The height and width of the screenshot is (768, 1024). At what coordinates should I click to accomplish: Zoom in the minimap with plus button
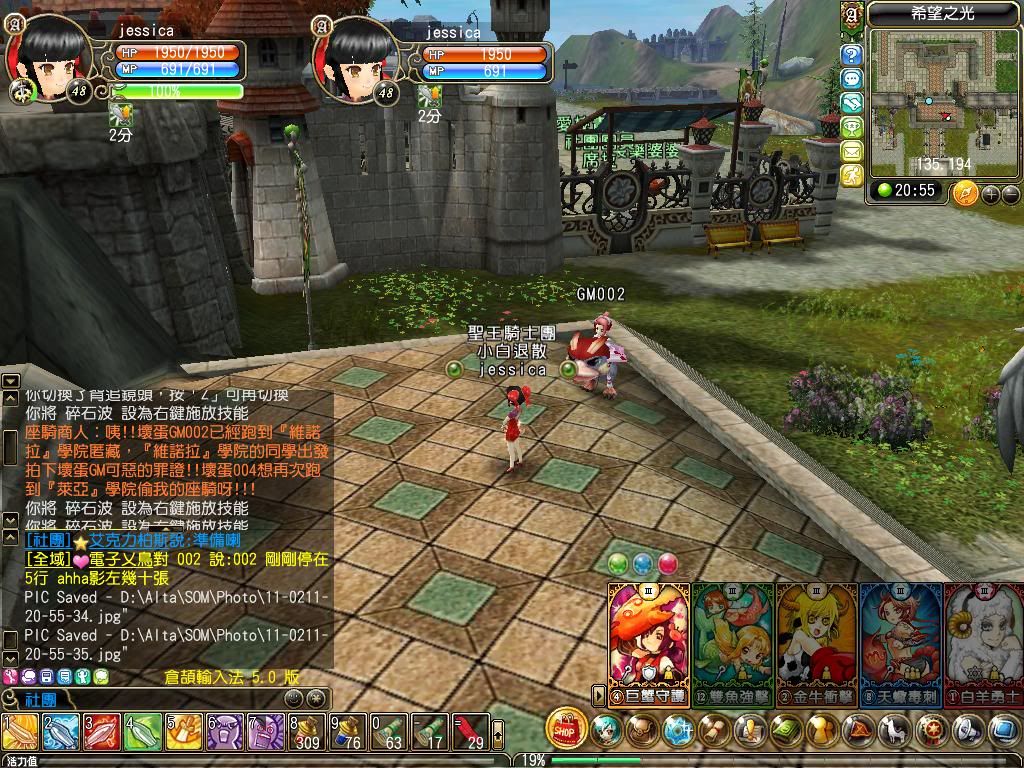[991, 194]
